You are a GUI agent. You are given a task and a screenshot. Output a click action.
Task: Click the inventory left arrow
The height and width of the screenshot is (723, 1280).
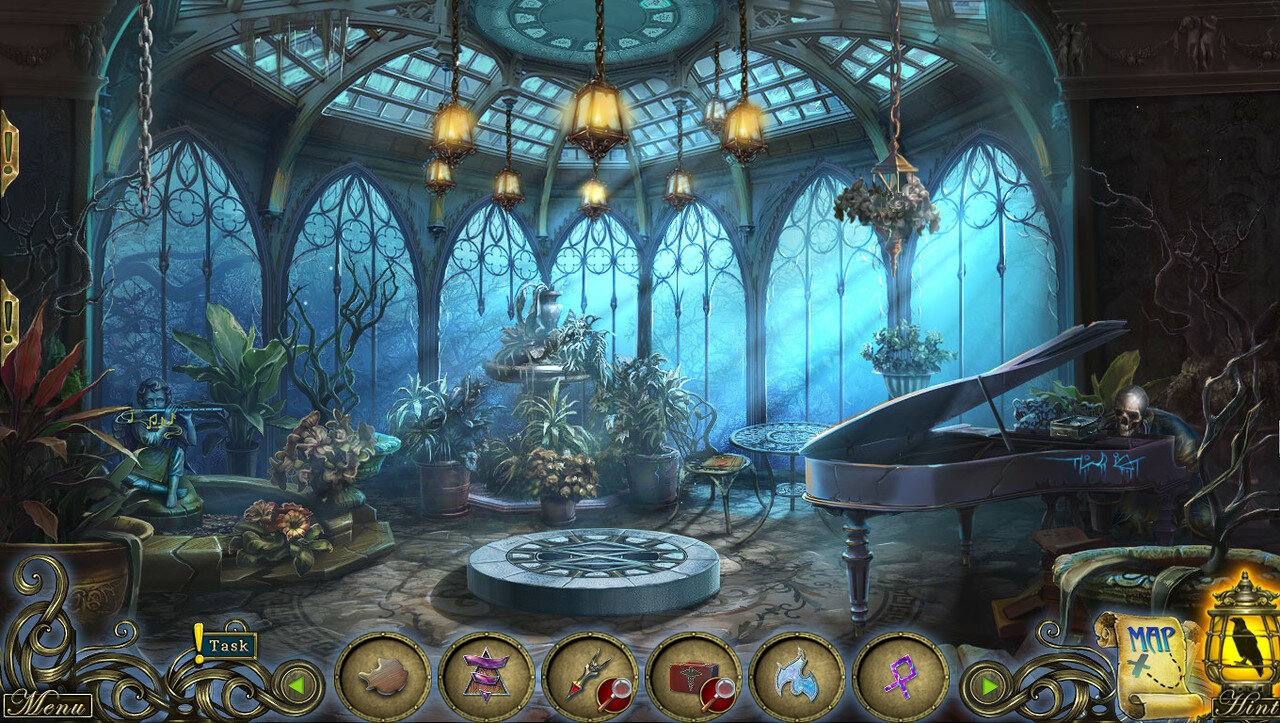pyautogui.click(x=295, y=686)
